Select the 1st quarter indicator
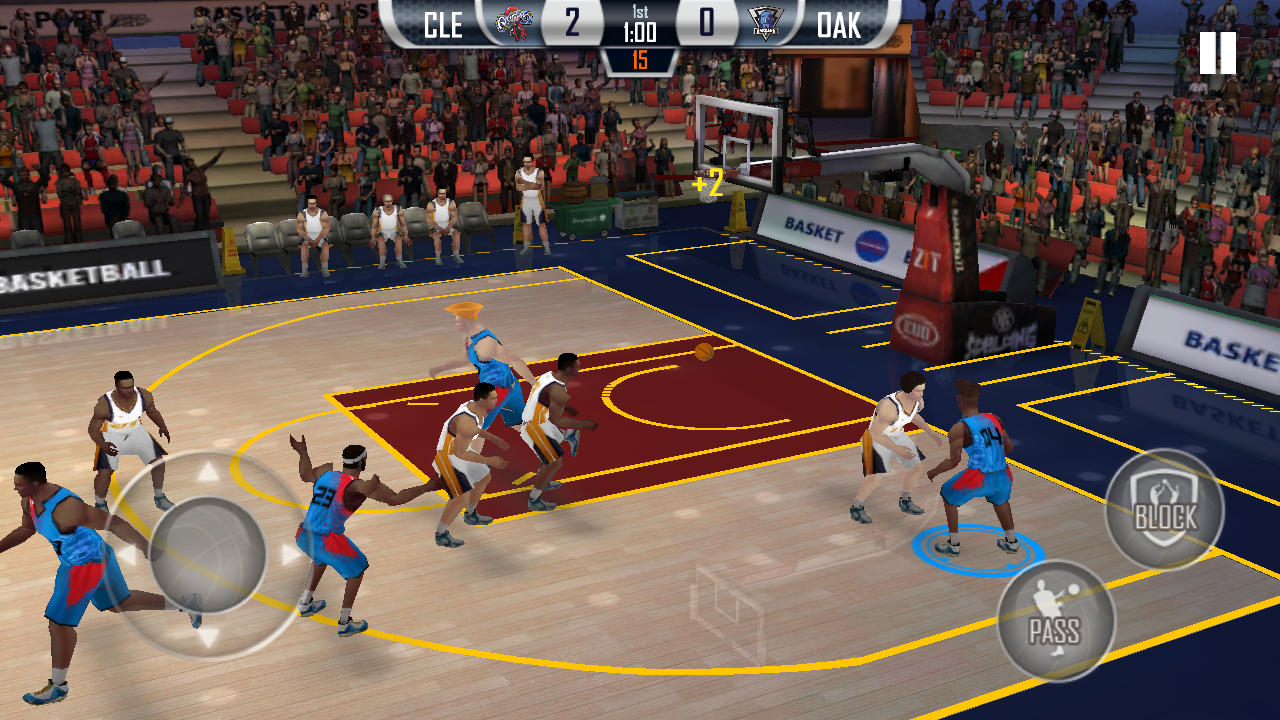Image resolution: width=1280 pixels, height=720 pixels. pos(641,14)
